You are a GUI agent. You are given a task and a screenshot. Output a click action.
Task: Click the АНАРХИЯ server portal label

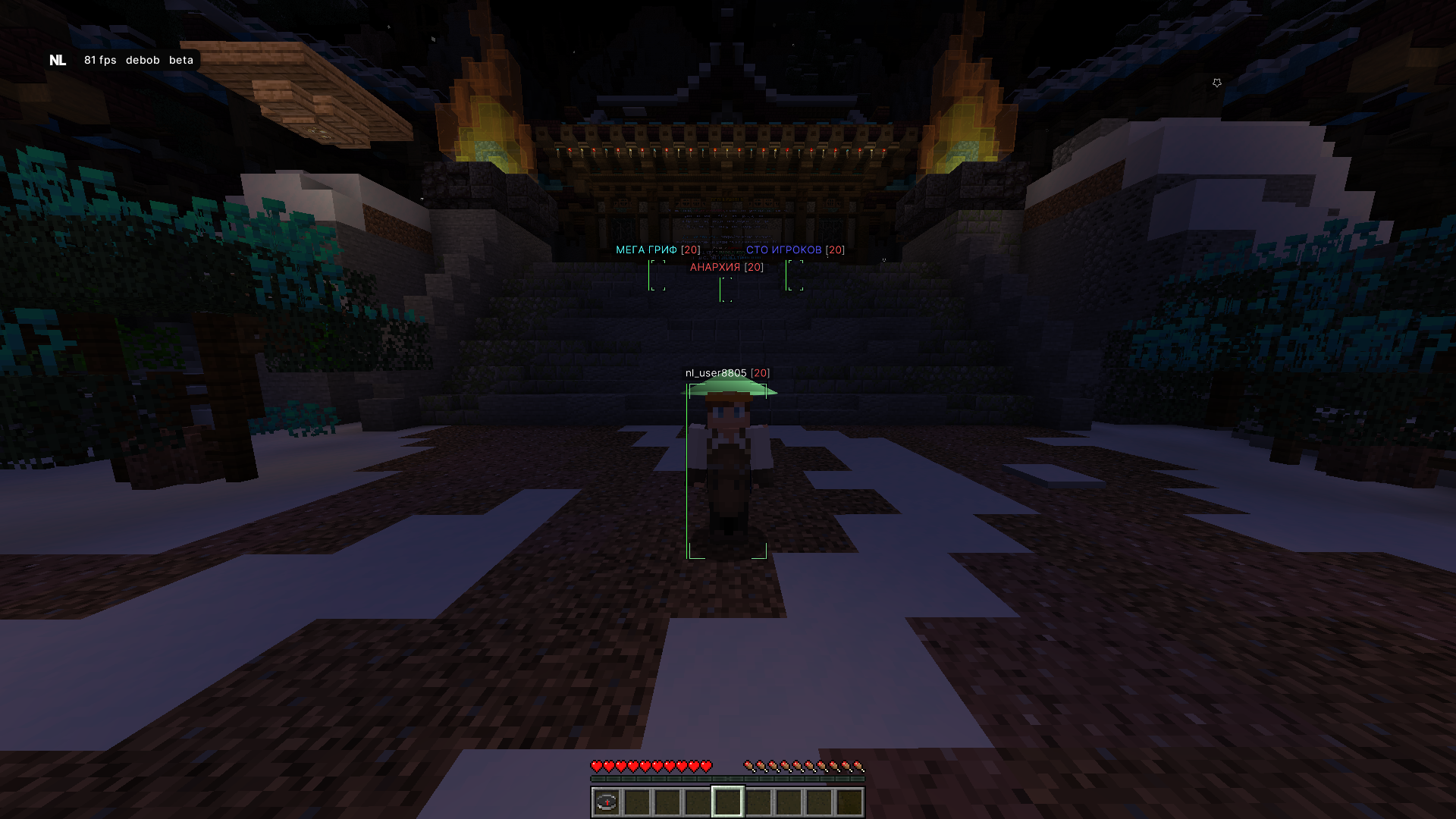coord(714,267)
